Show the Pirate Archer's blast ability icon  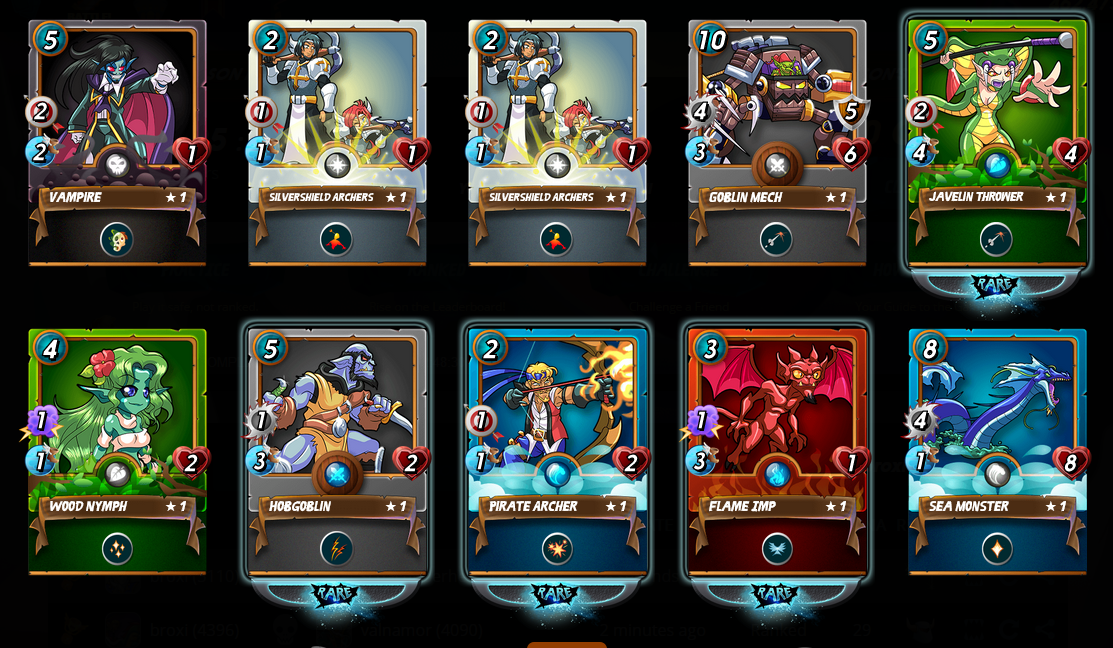(557, 548)
